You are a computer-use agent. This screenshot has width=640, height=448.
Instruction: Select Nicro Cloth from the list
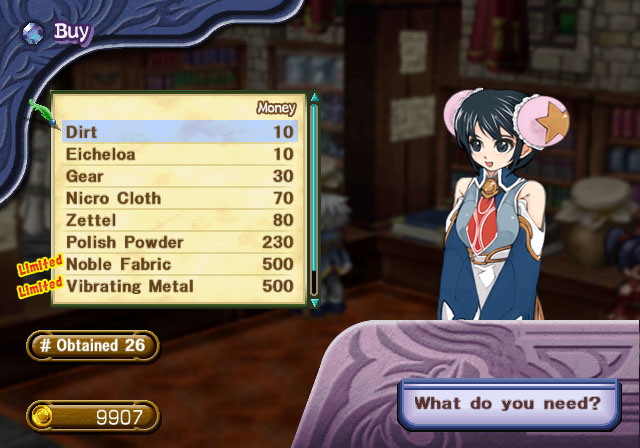point(180,198)
